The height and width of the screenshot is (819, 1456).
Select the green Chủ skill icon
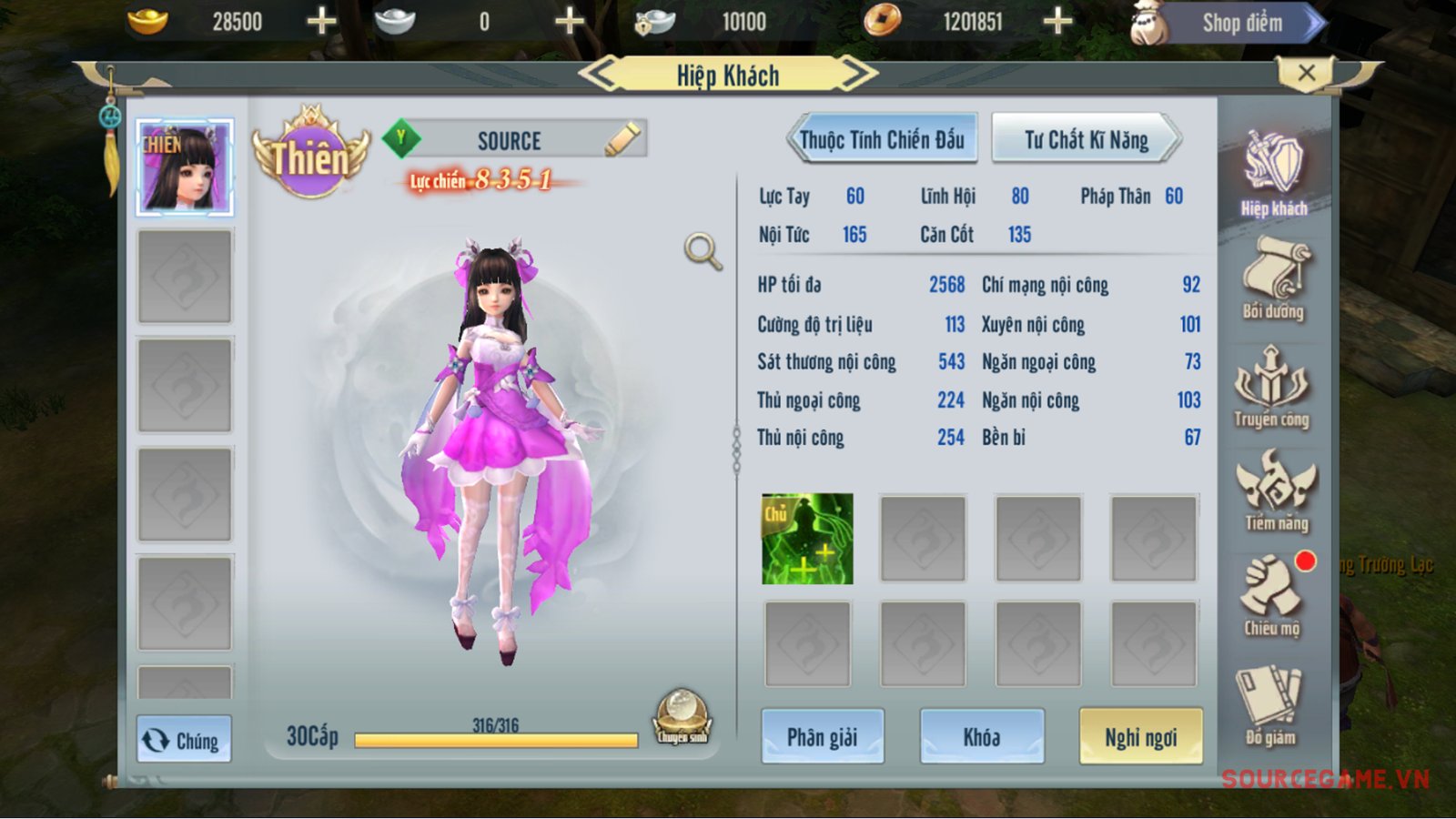[807, 539]
